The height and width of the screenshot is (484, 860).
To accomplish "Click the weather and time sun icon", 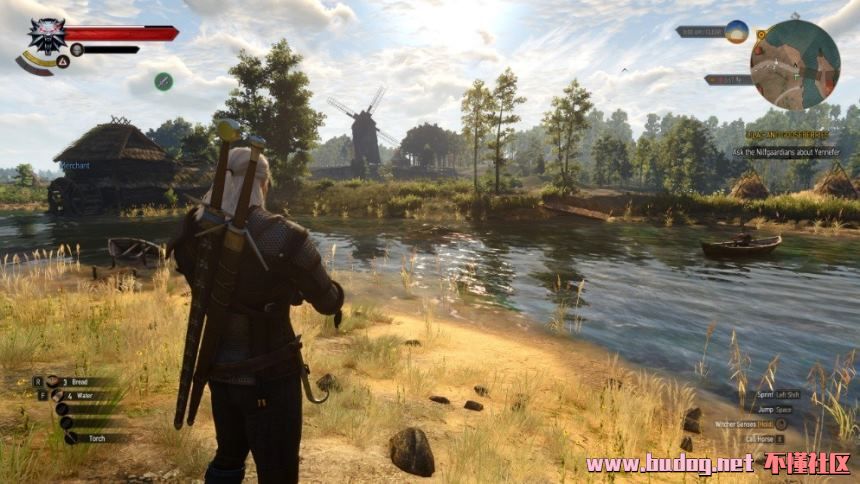I will [737, 31].
